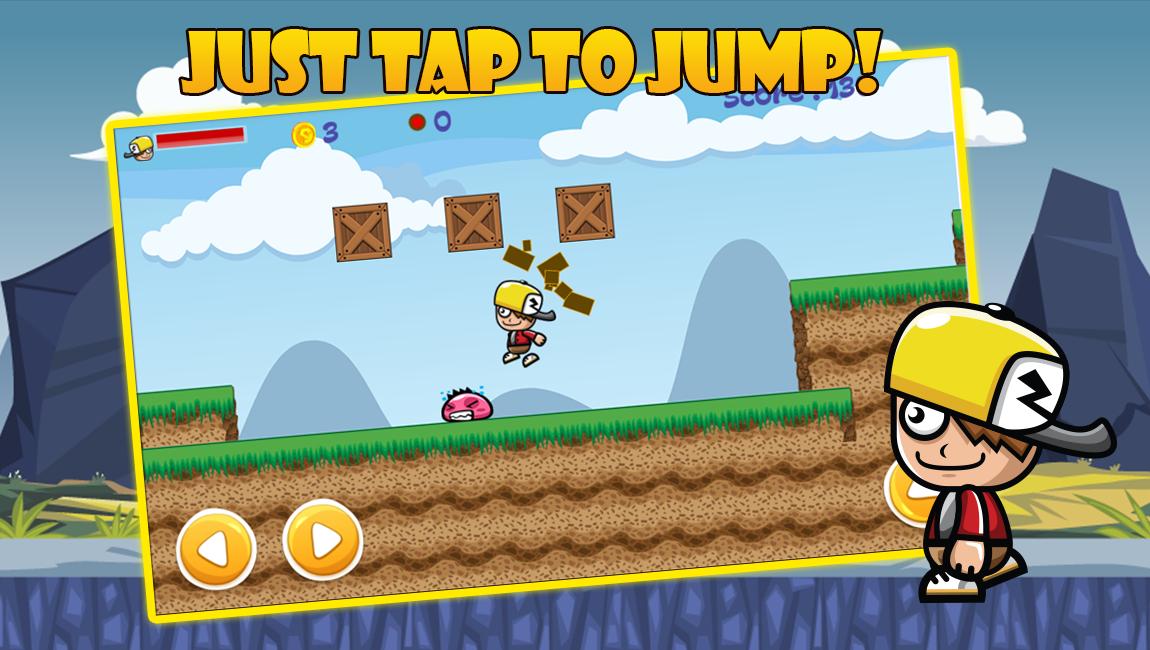1150x650 pixels.
Task: Tap the right arrow move button
Action: point(322,540)
